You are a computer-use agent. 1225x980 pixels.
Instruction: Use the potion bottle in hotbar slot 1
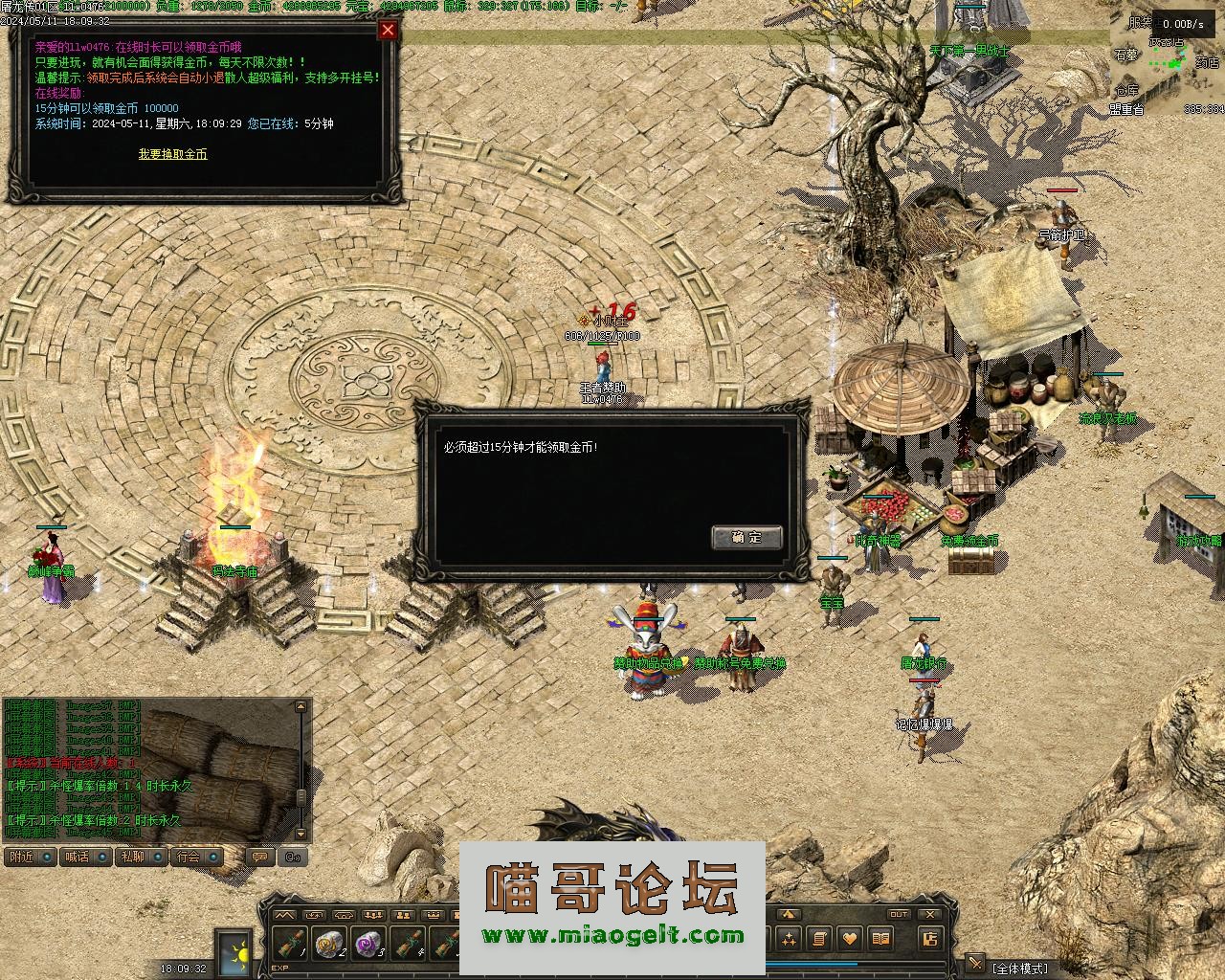click(x=291, y=944)
